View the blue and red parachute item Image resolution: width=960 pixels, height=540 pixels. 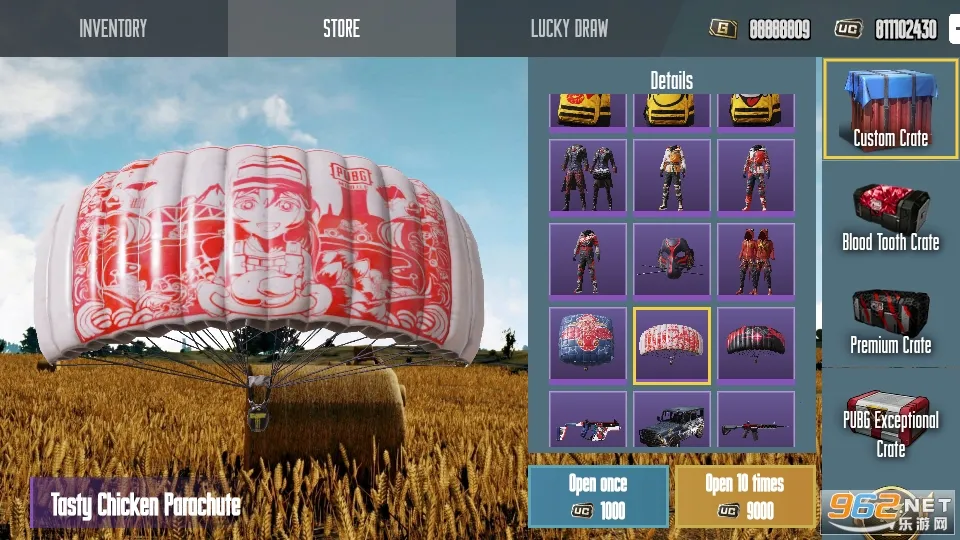(588, 345)
